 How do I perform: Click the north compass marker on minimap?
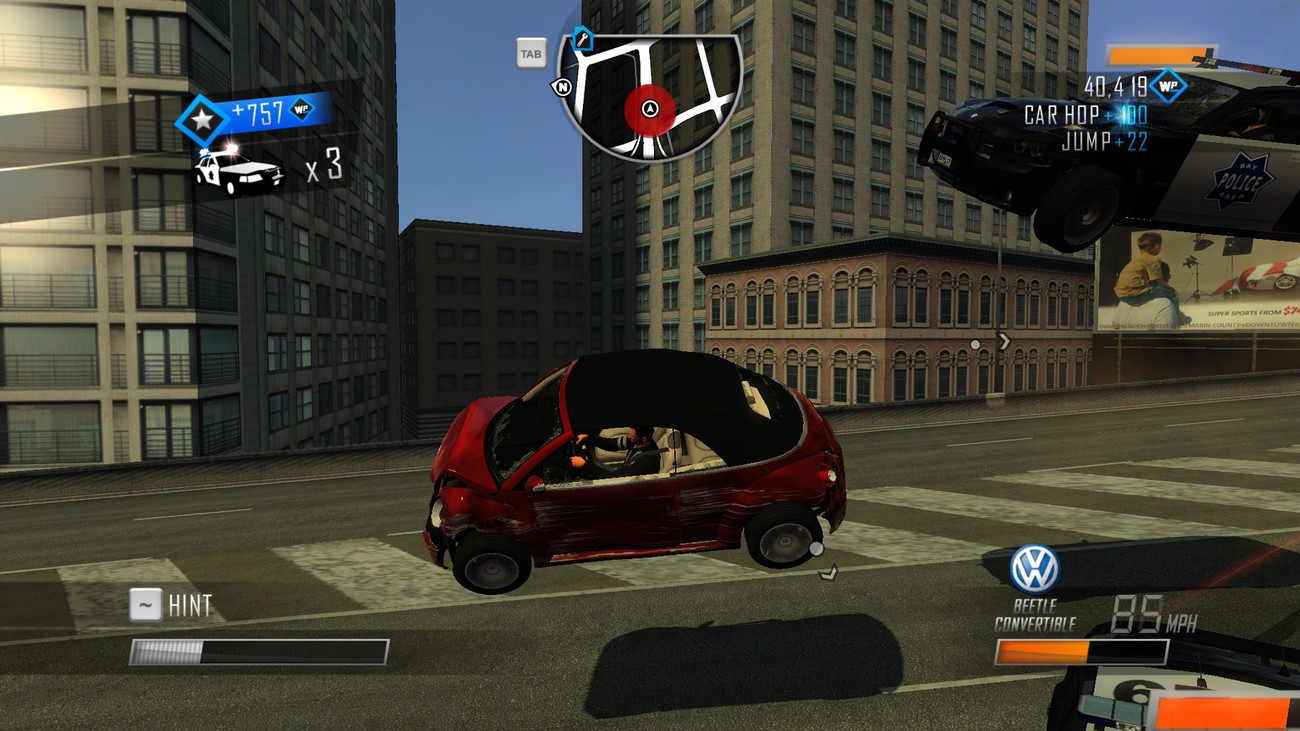(x=563, y=87)
